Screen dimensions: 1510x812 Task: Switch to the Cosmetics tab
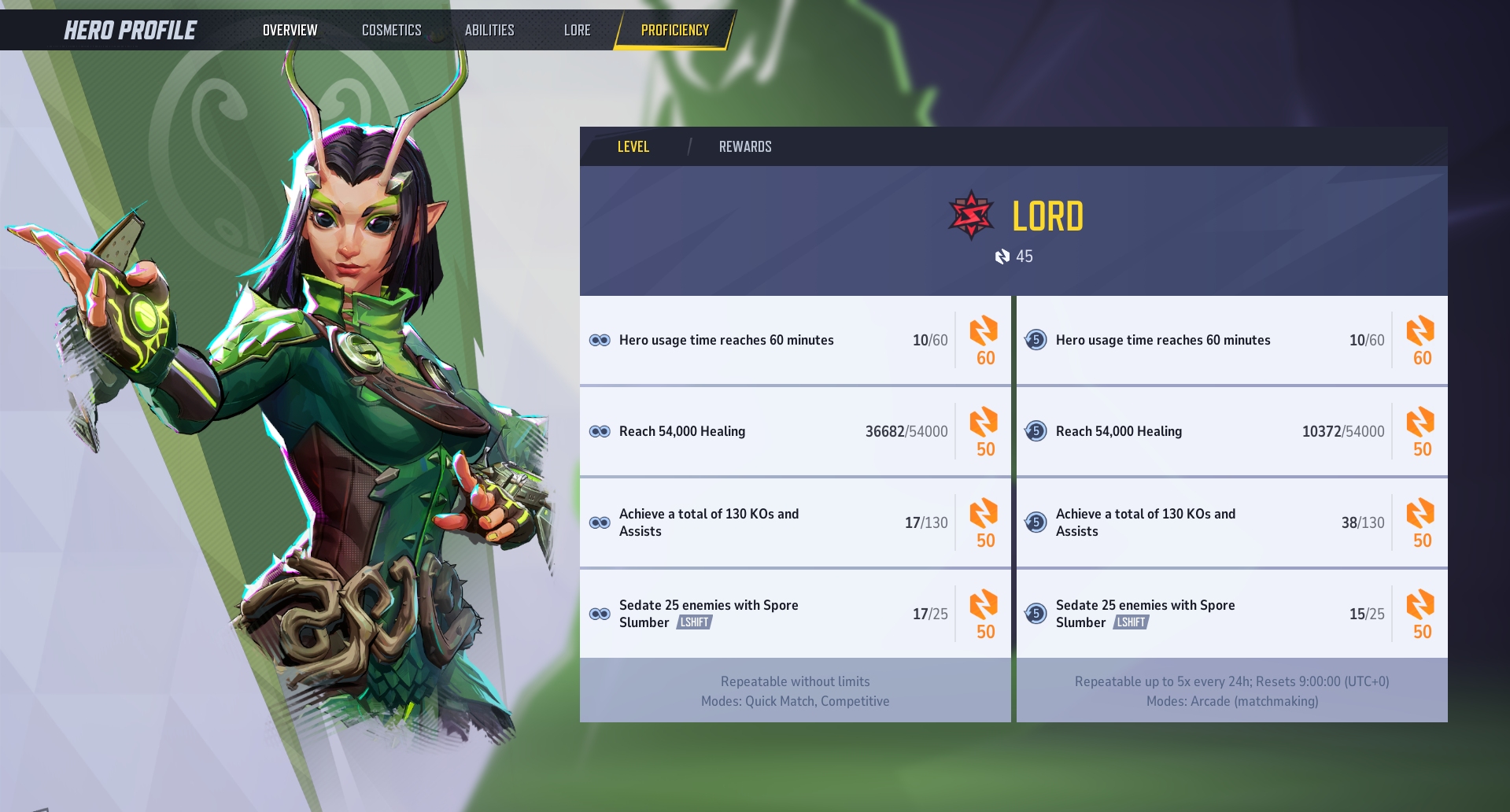[391, 30]
